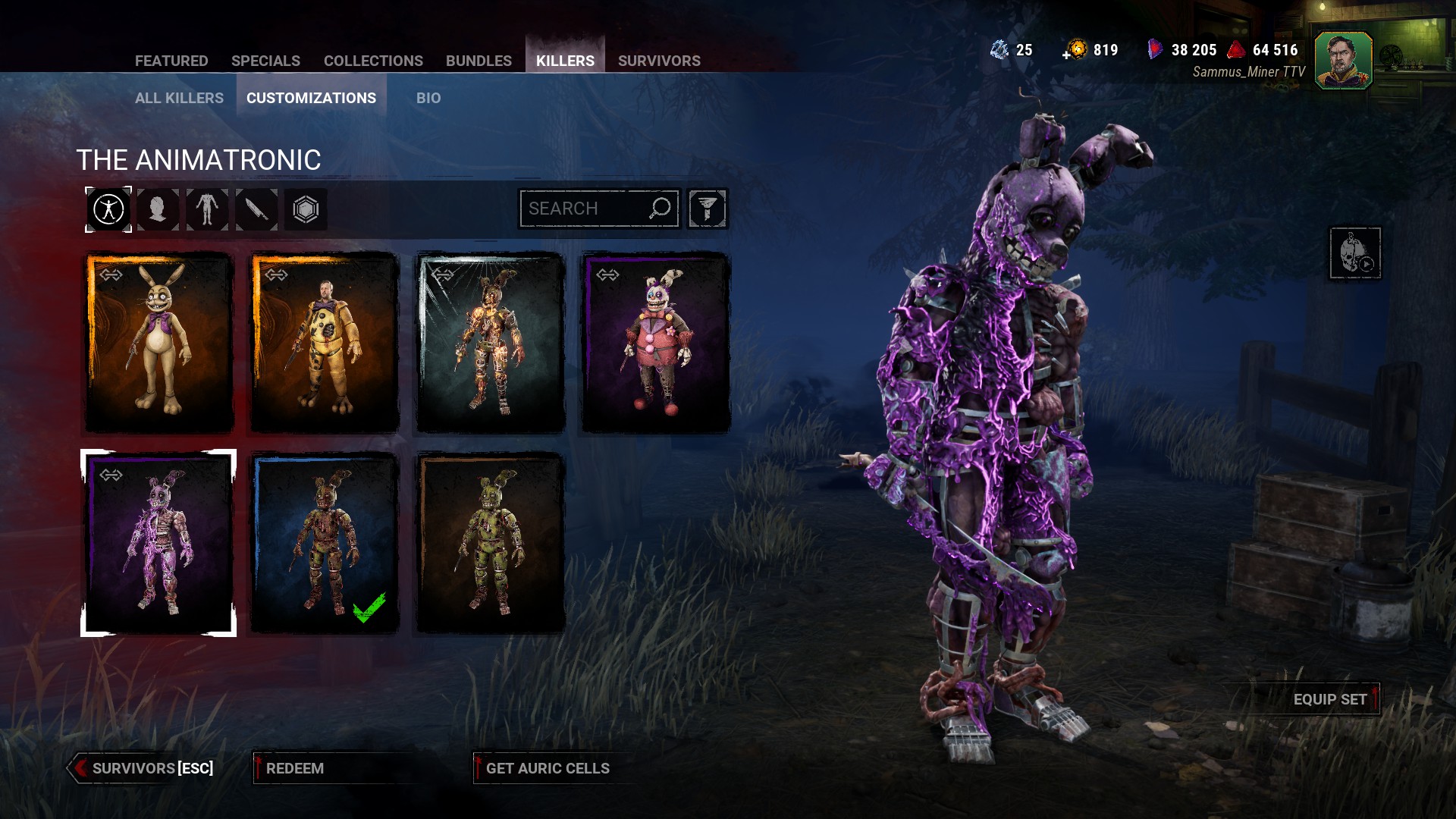Open the Collections tab
Screen dimensions: 1456x819
point(373,61)
